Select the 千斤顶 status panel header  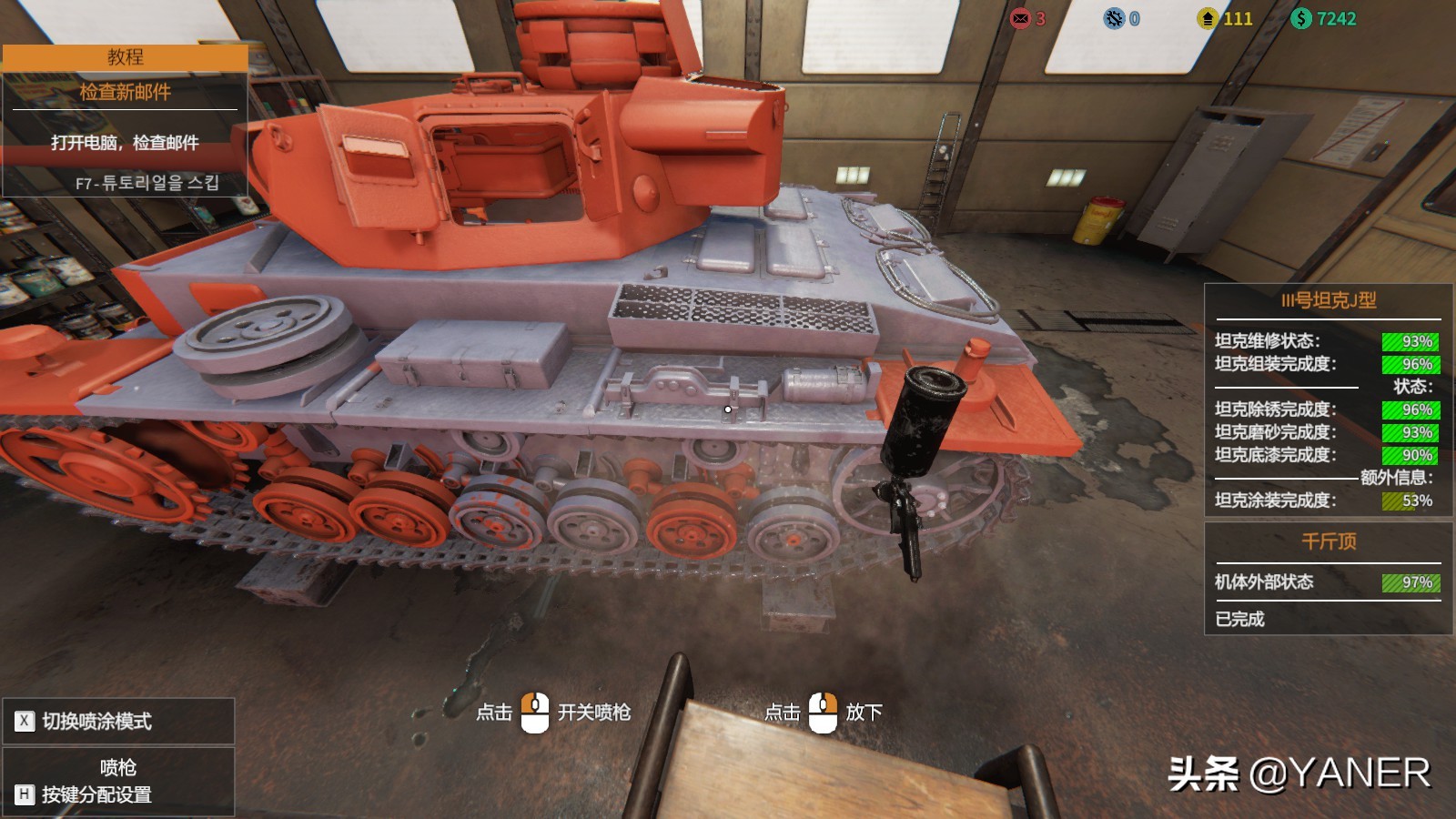tap(1328, 541)
